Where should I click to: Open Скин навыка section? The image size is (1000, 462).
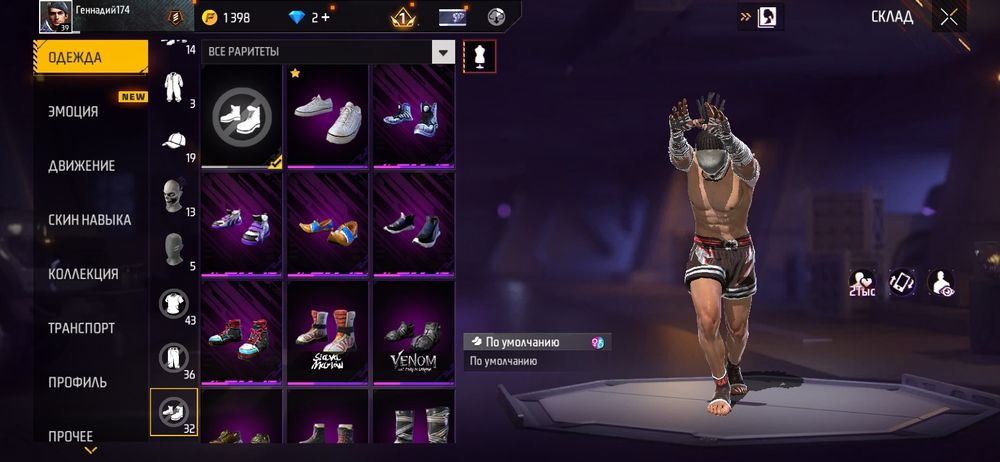pyautogui.click(x=89, y=220)
